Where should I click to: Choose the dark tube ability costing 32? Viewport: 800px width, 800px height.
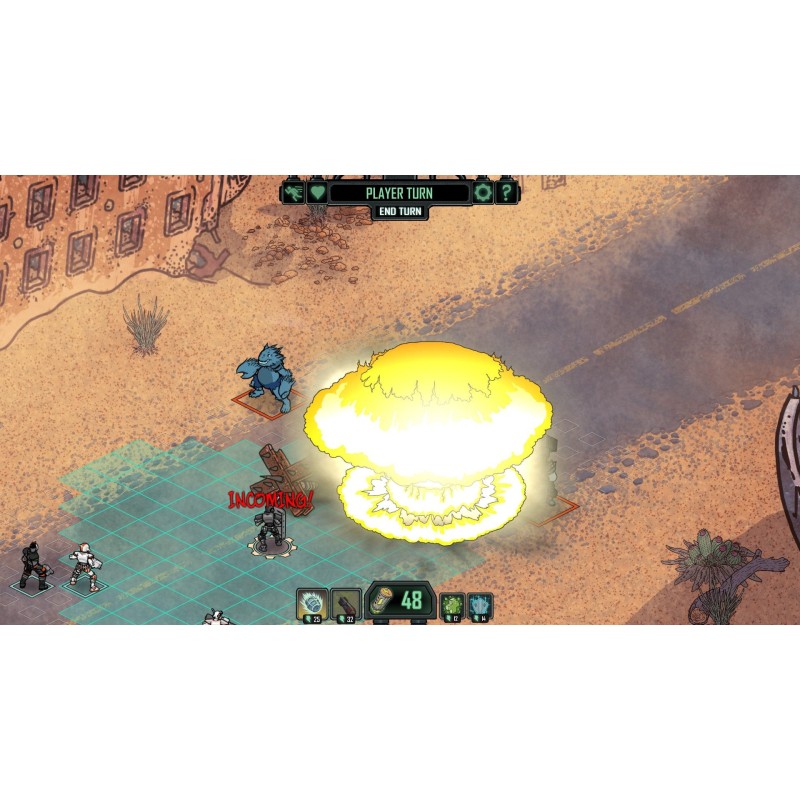click(x=346, y=603)
